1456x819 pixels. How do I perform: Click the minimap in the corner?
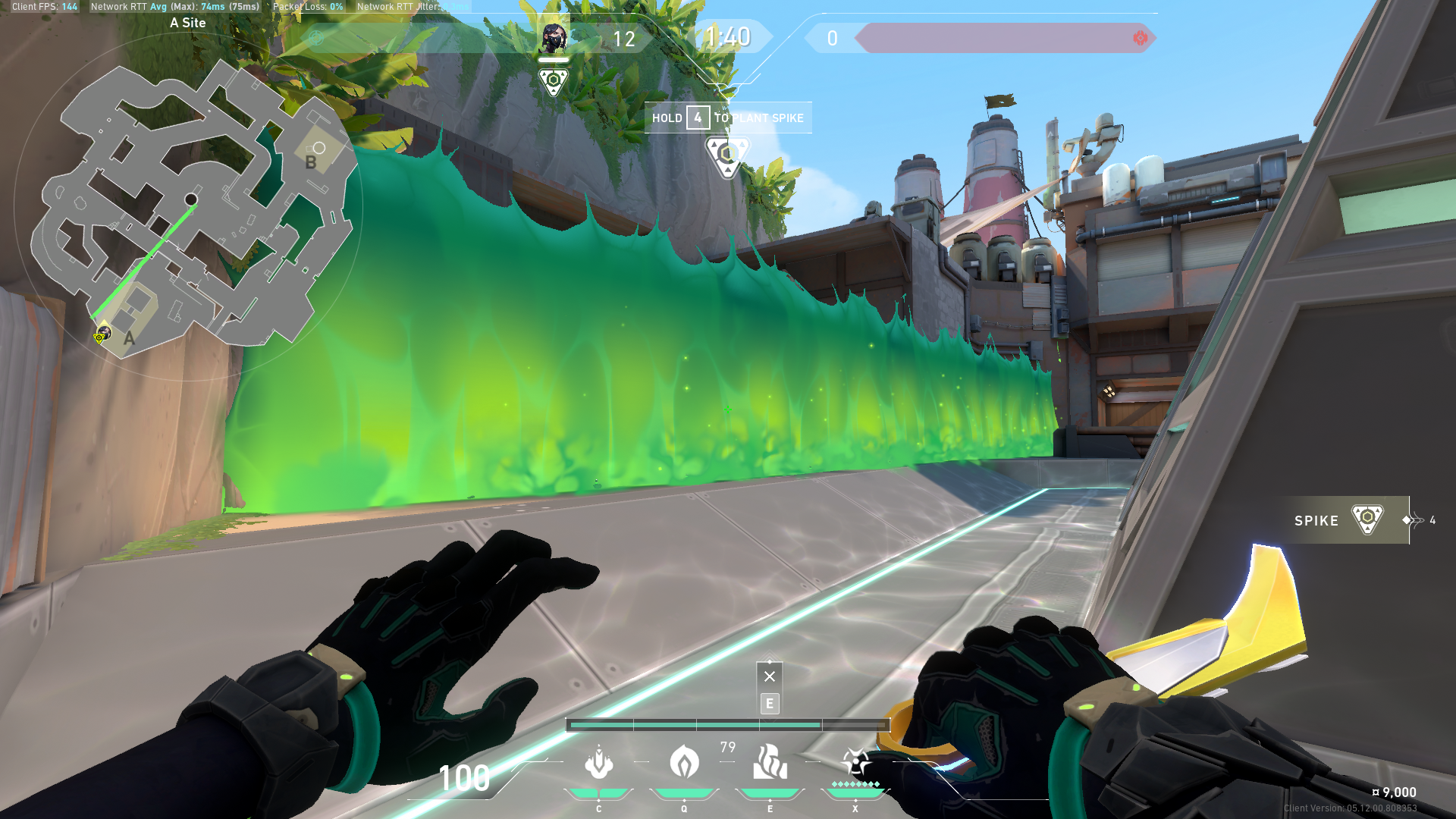(190, 205)
